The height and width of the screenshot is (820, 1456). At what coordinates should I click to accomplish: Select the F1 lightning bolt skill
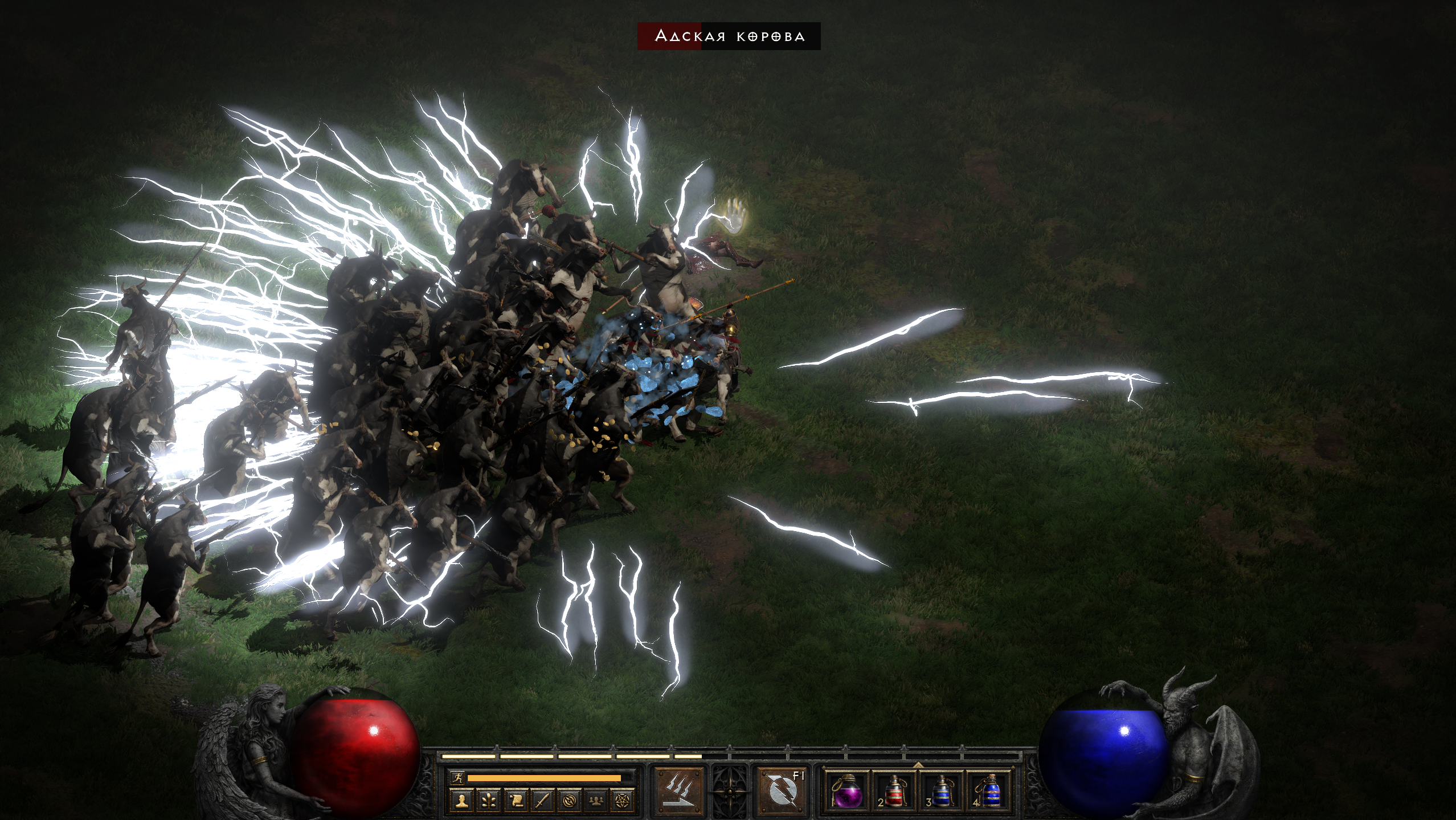[781, 792]
